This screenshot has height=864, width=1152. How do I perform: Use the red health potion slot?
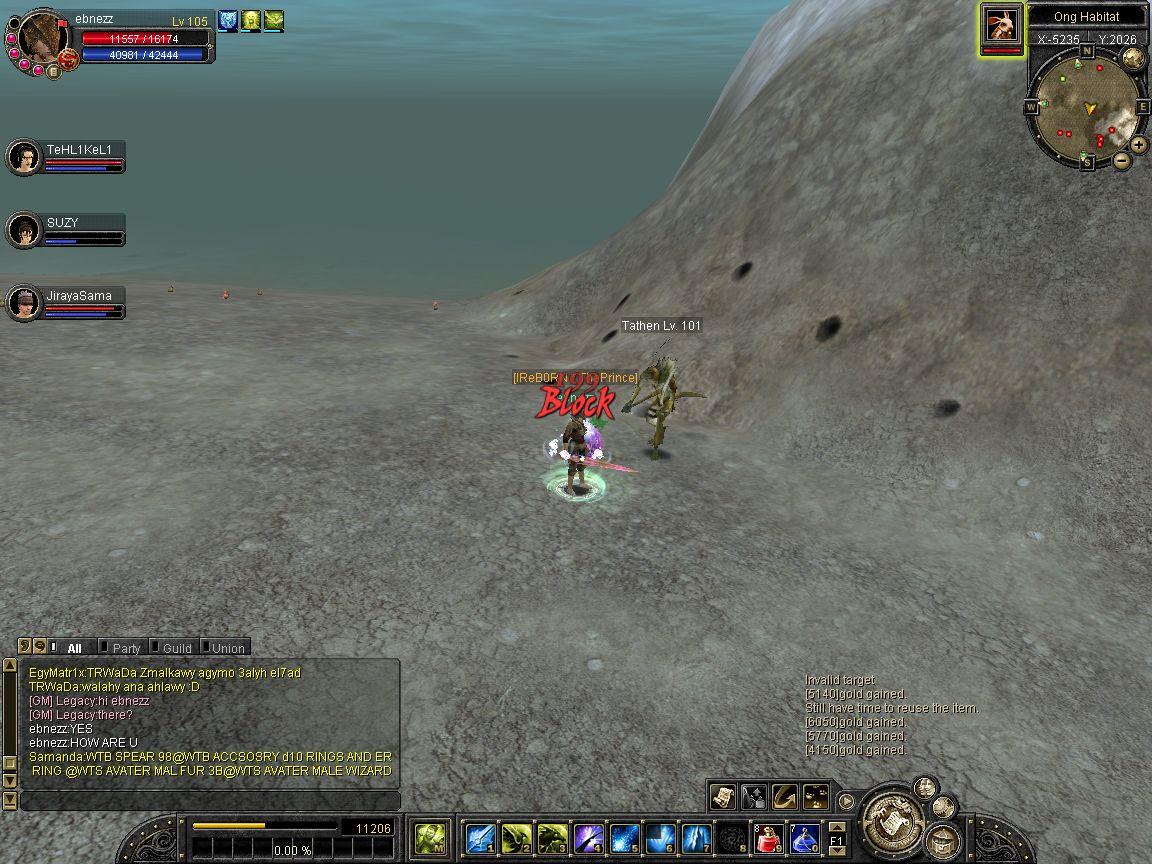coord(768,837)
